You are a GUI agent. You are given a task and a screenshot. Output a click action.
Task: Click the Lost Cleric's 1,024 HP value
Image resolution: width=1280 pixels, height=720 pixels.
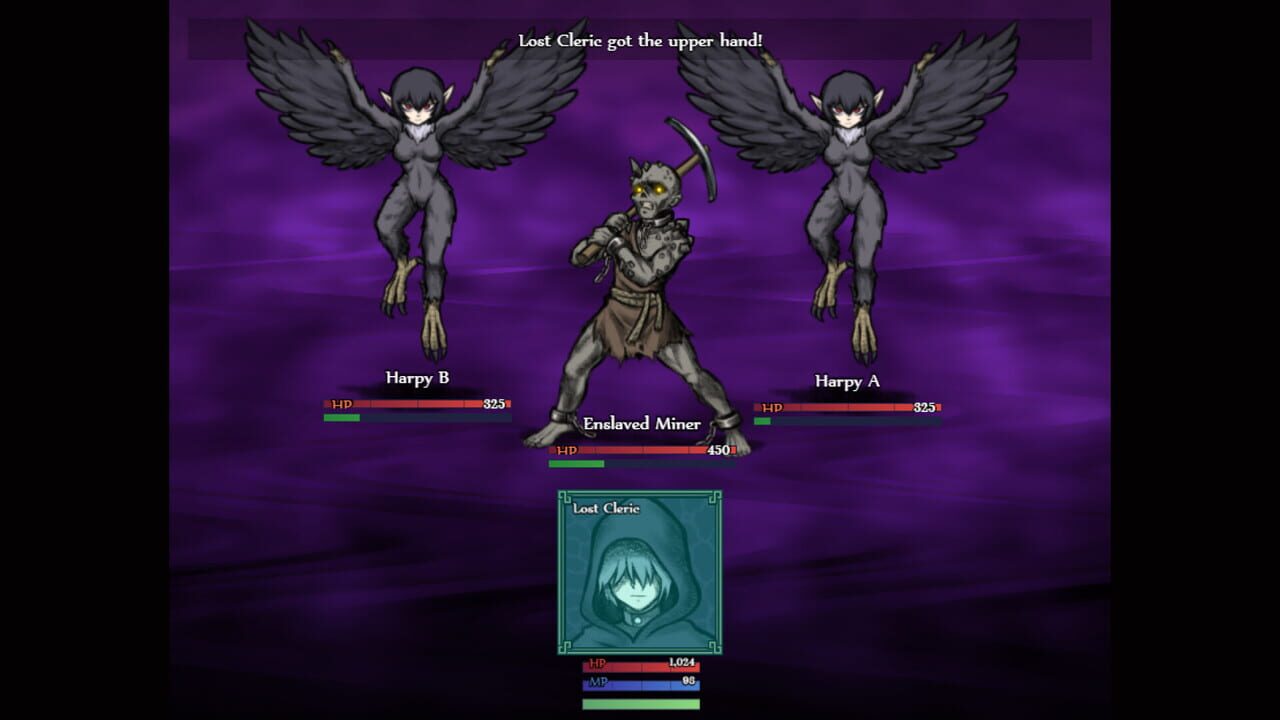coord(682,665)
